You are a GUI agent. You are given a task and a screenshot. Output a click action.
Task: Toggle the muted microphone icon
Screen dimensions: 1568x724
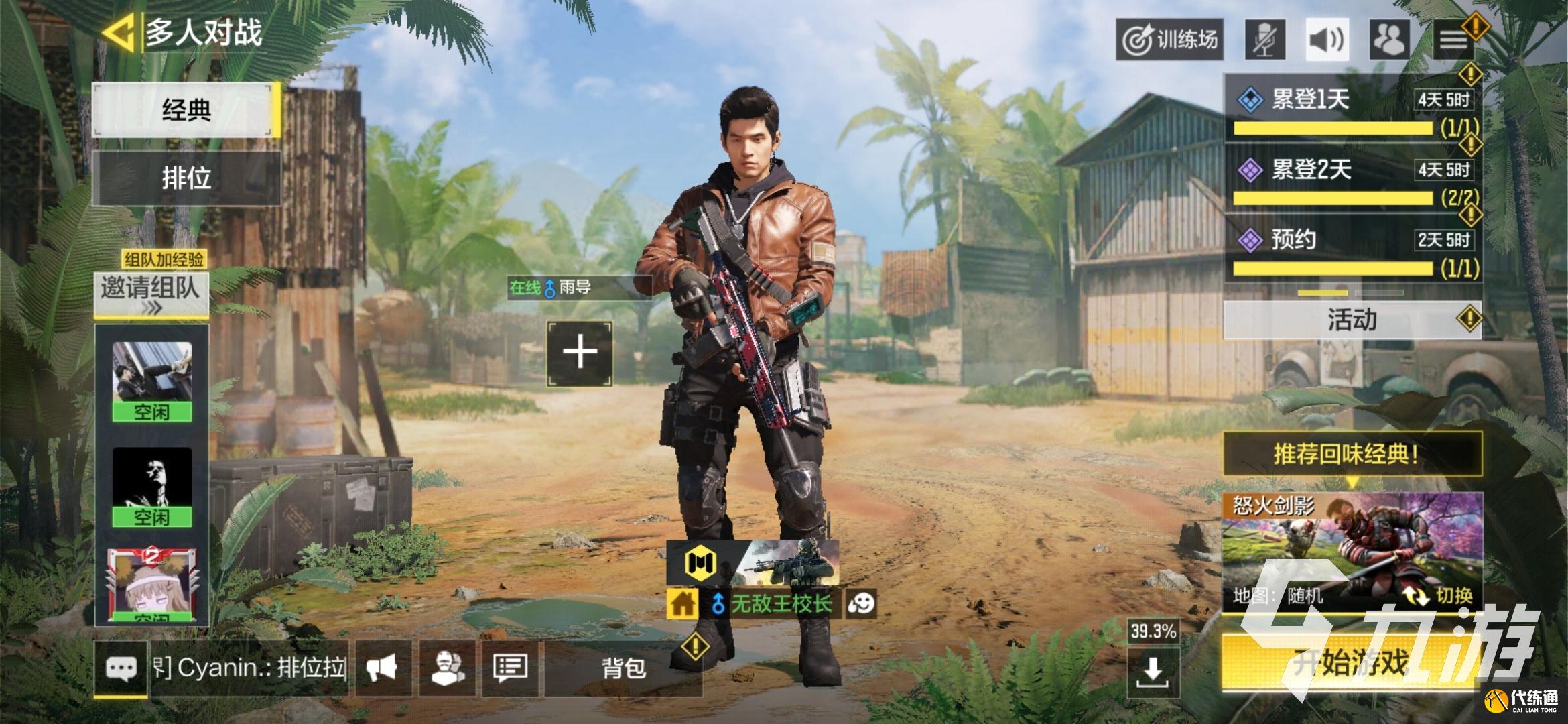point(1265,40)
